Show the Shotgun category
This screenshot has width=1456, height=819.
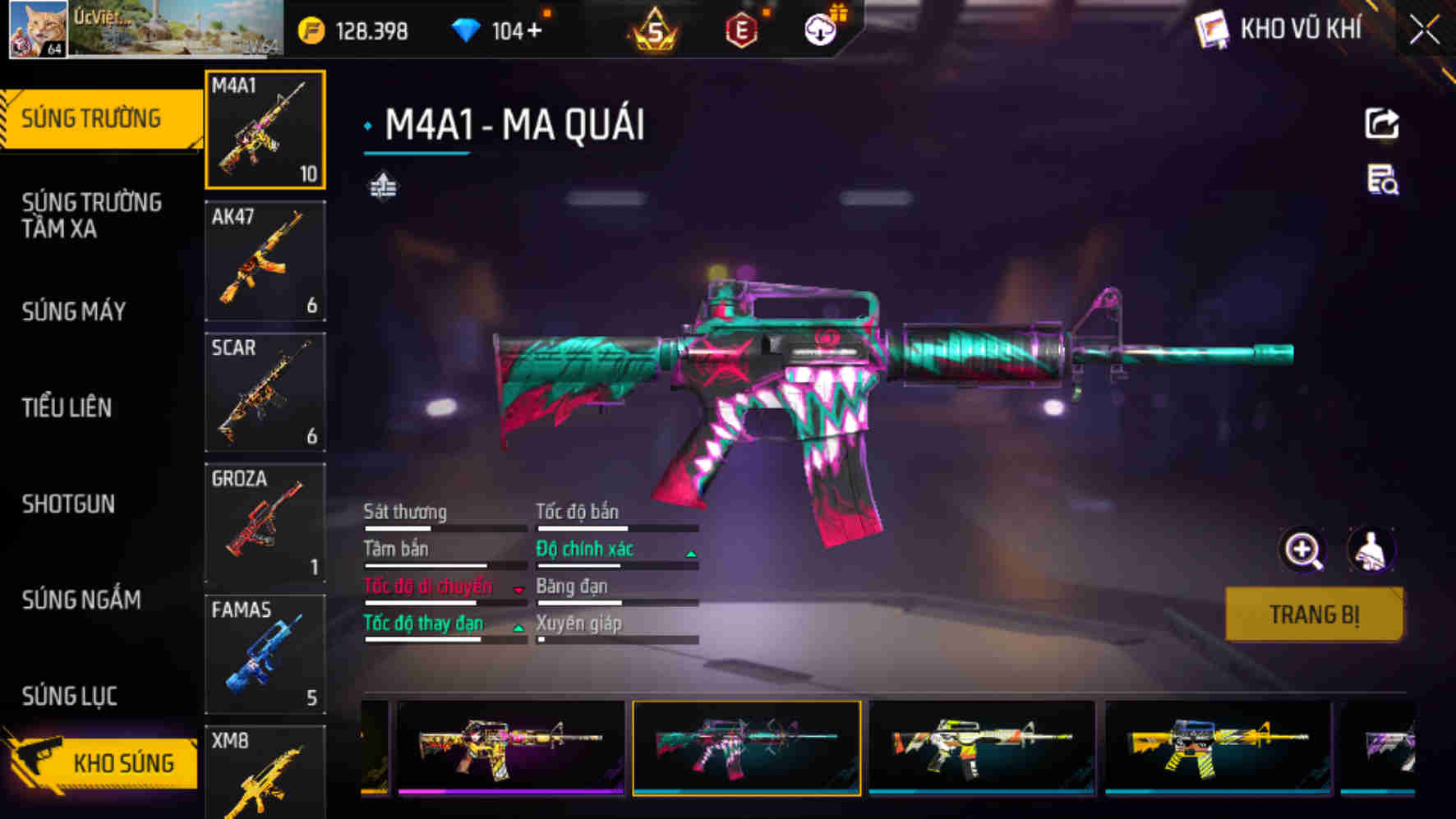pyautogui.click(x=68, y=504)
